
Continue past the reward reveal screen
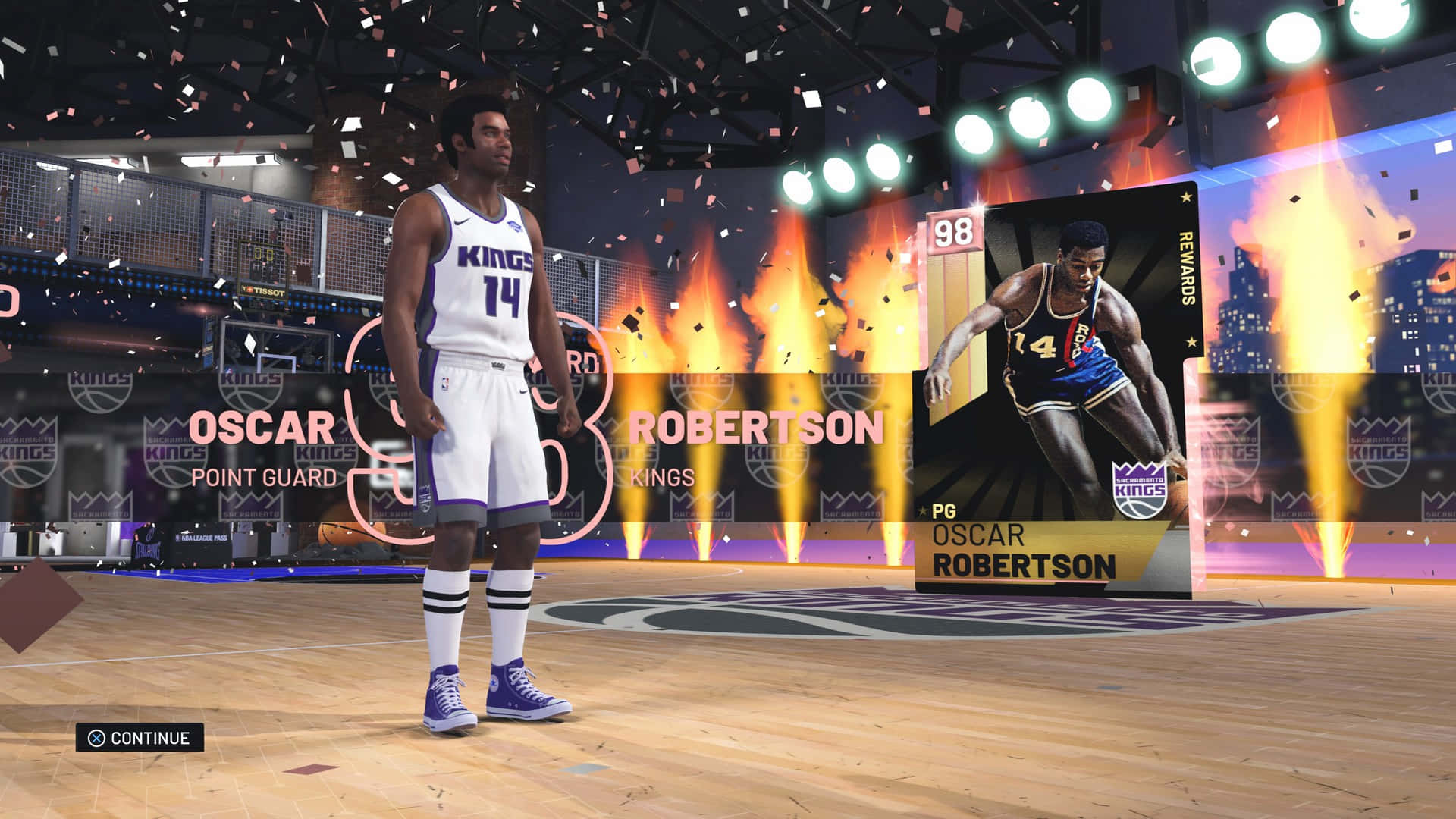pos(140,738)
